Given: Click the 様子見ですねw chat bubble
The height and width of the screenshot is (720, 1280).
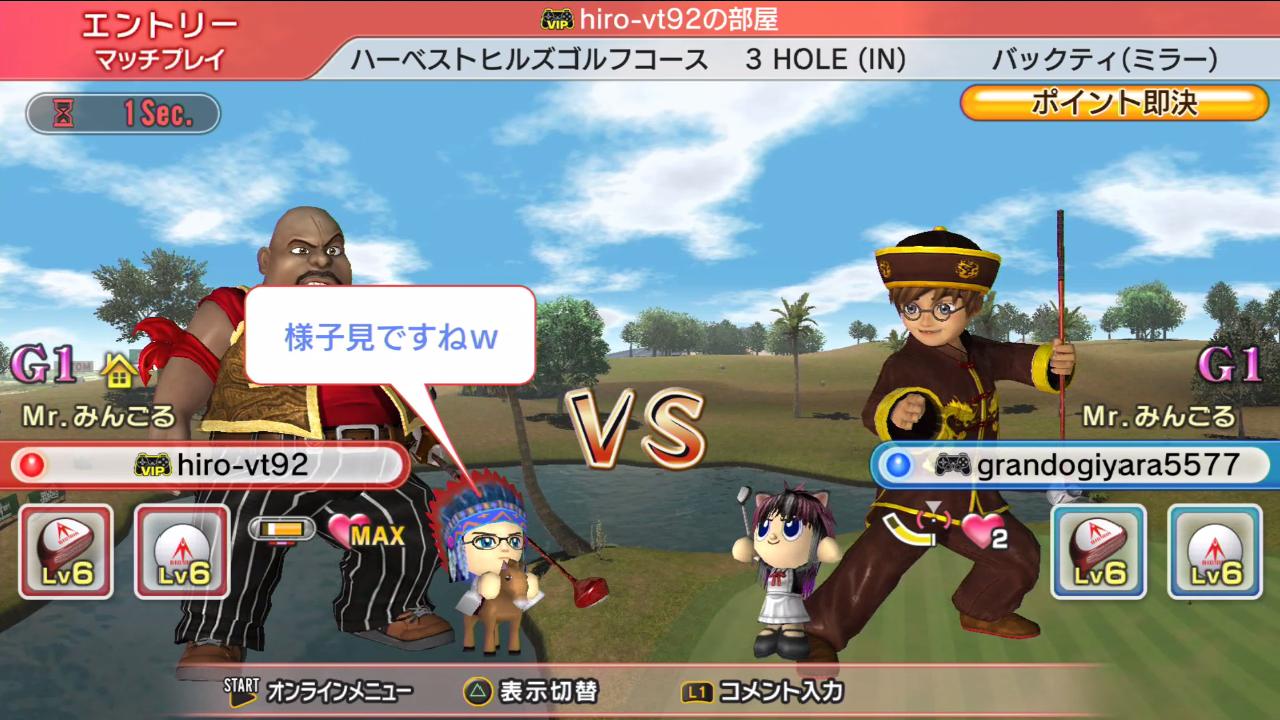Looking at the screenshot, I should (390, 336).
